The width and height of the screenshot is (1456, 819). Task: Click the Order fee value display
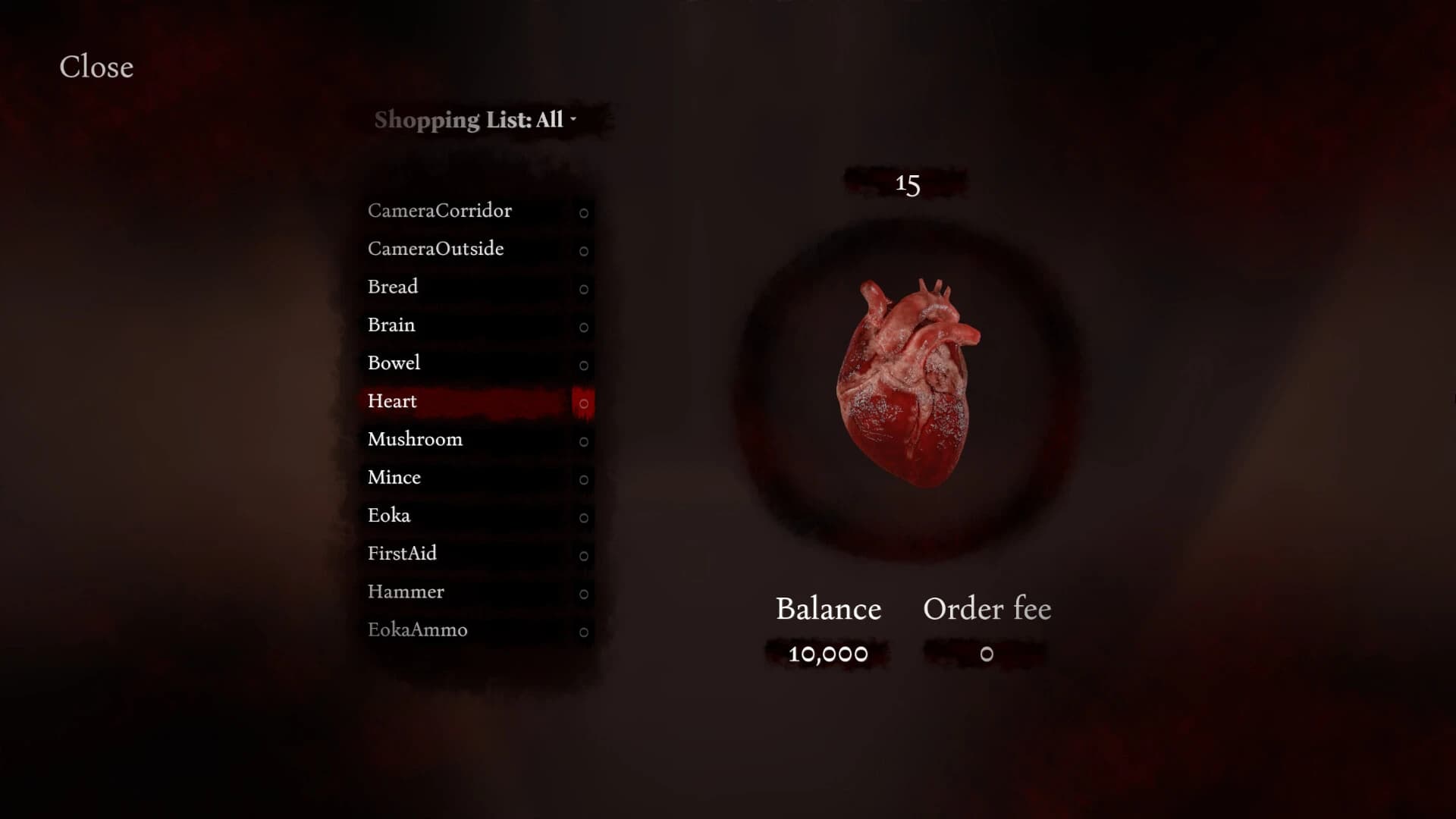[986, 654]
